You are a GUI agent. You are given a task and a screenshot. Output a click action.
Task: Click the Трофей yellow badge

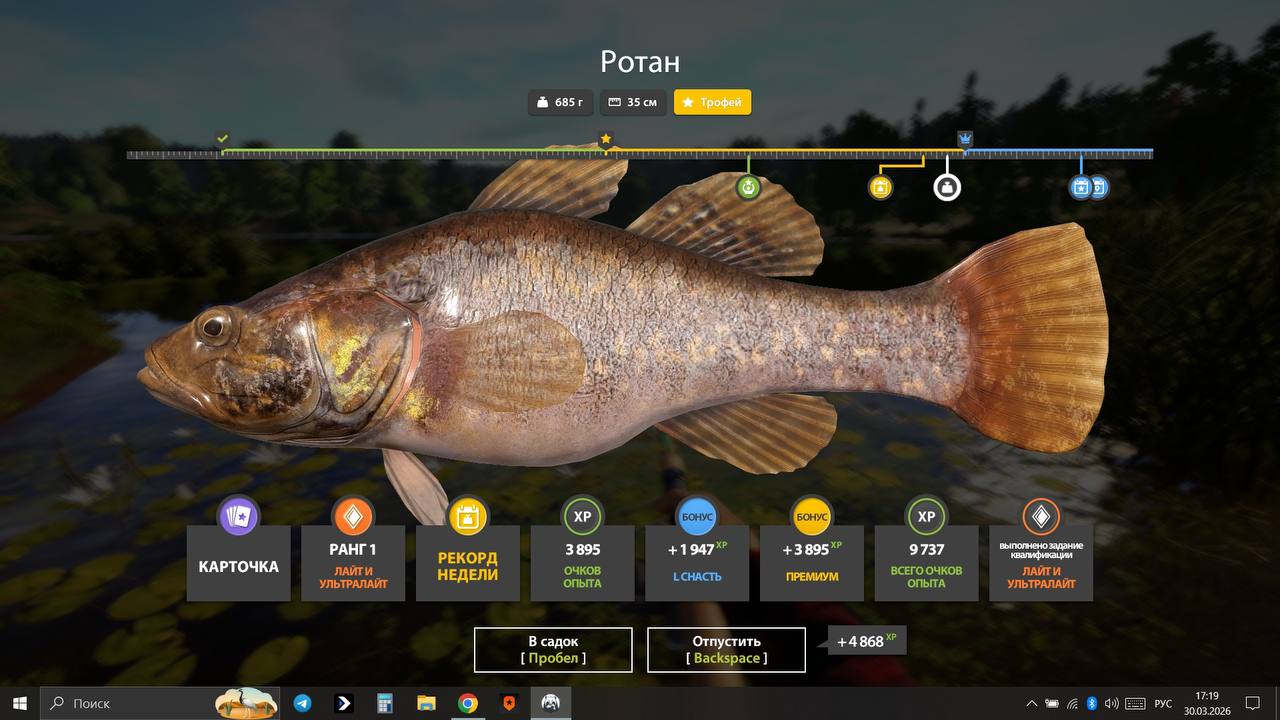(x=712, y=102)
